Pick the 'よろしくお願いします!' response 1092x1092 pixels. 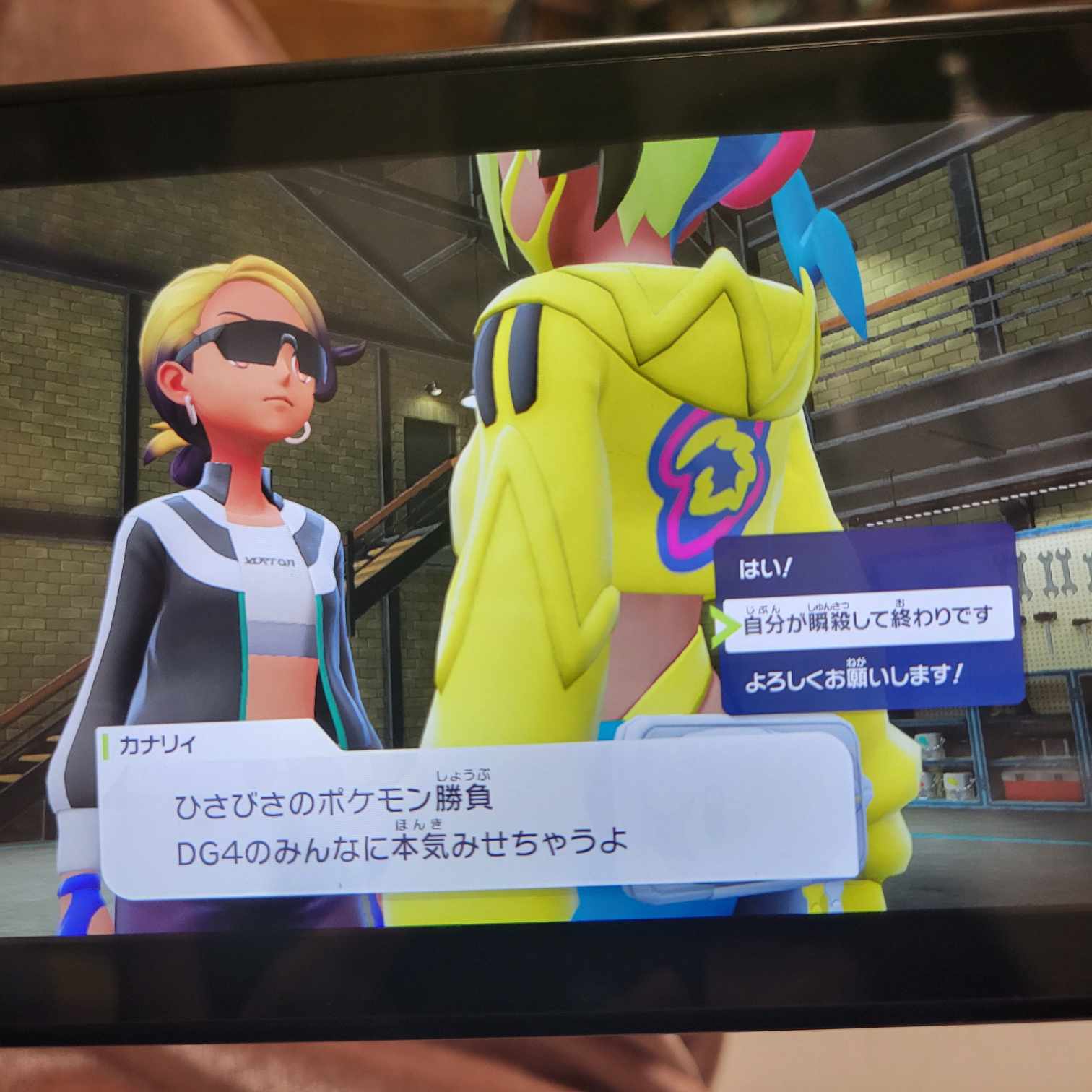(852, 678)
